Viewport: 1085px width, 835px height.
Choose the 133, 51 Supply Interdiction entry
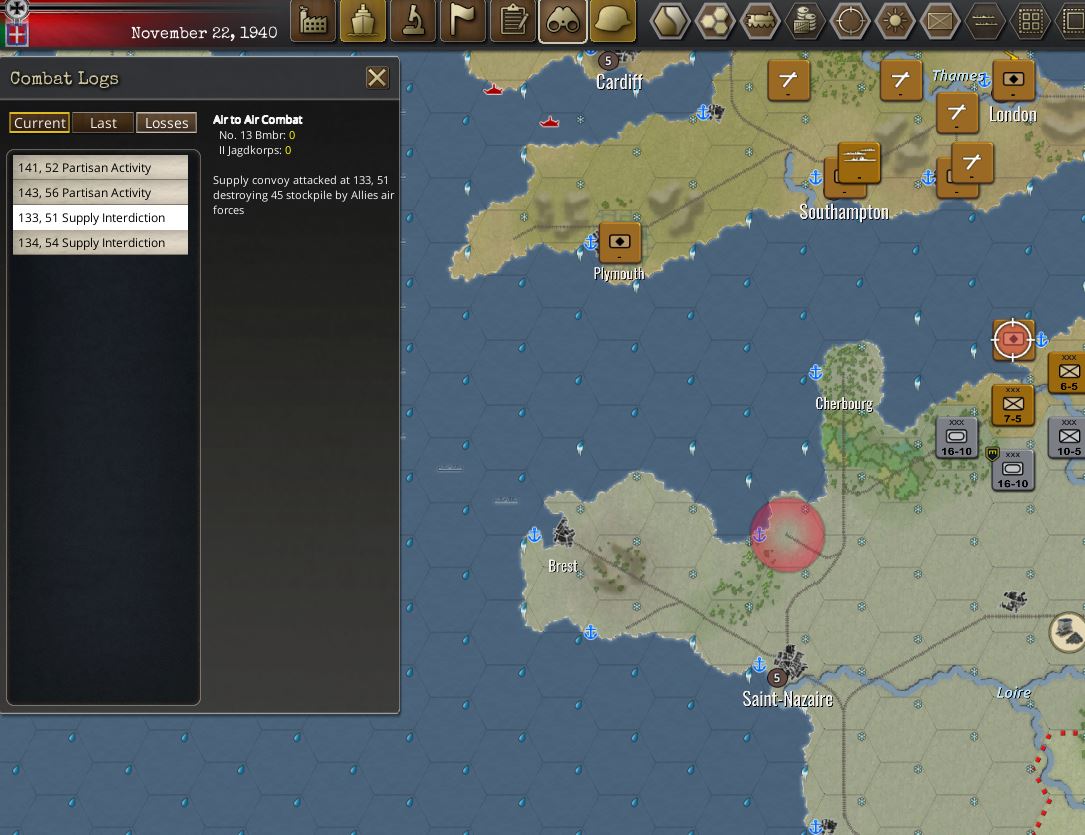100,218
